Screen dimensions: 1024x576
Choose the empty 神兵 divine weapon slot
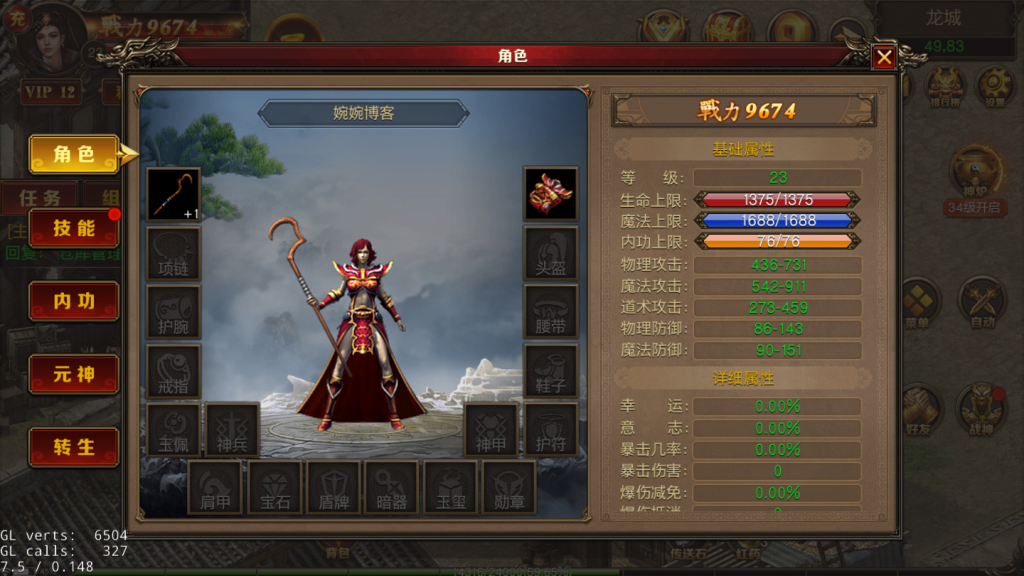tap(232, 429)
